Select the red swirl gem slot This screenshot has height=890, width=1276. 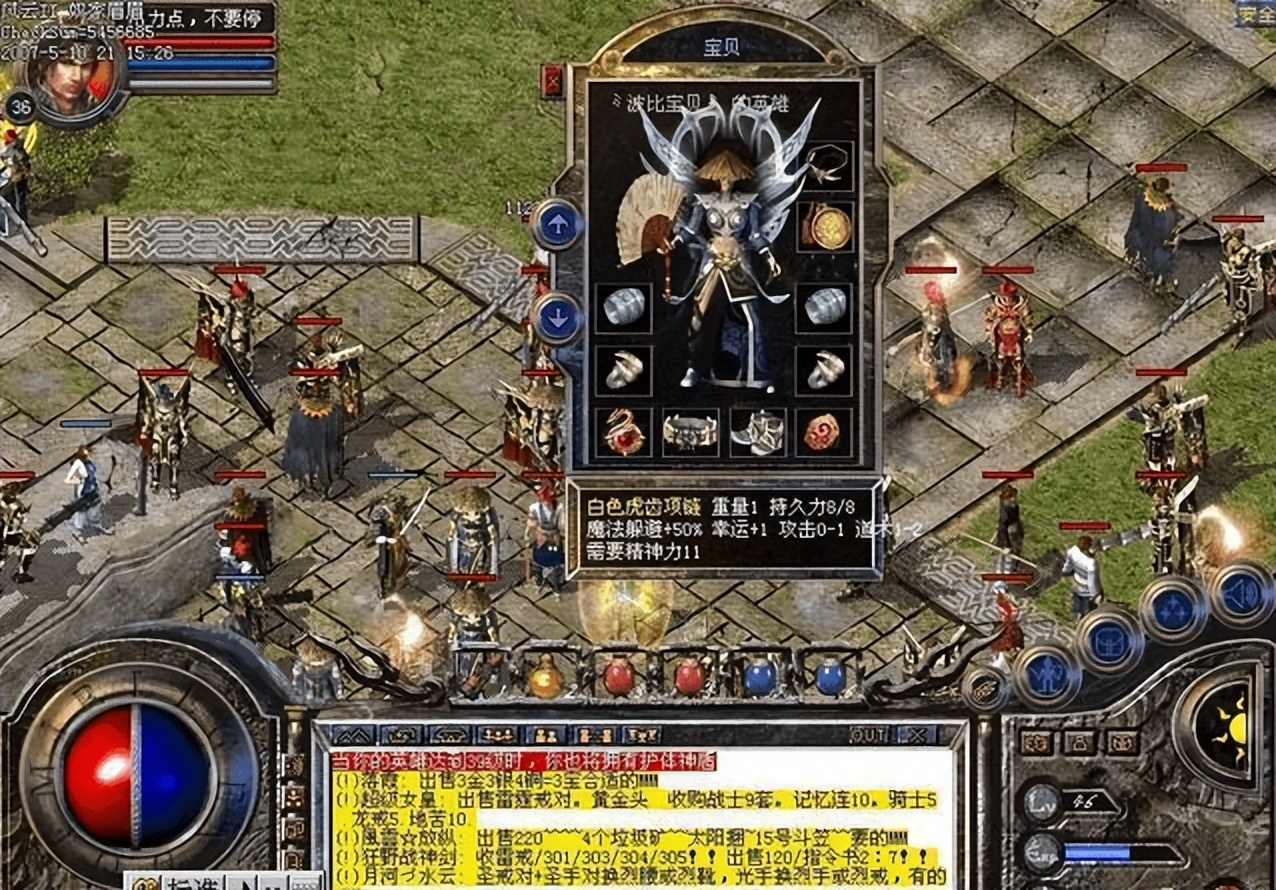[825, 432]
